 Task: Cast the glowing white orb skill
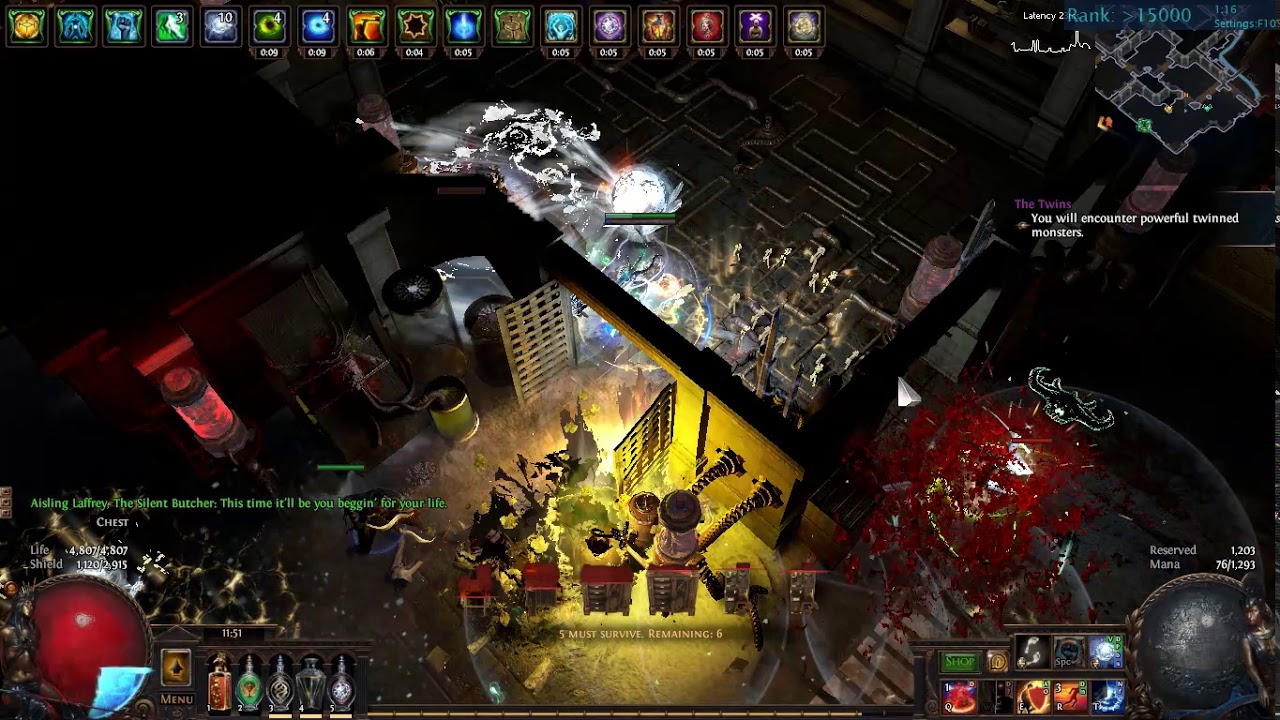[1106, 652]
